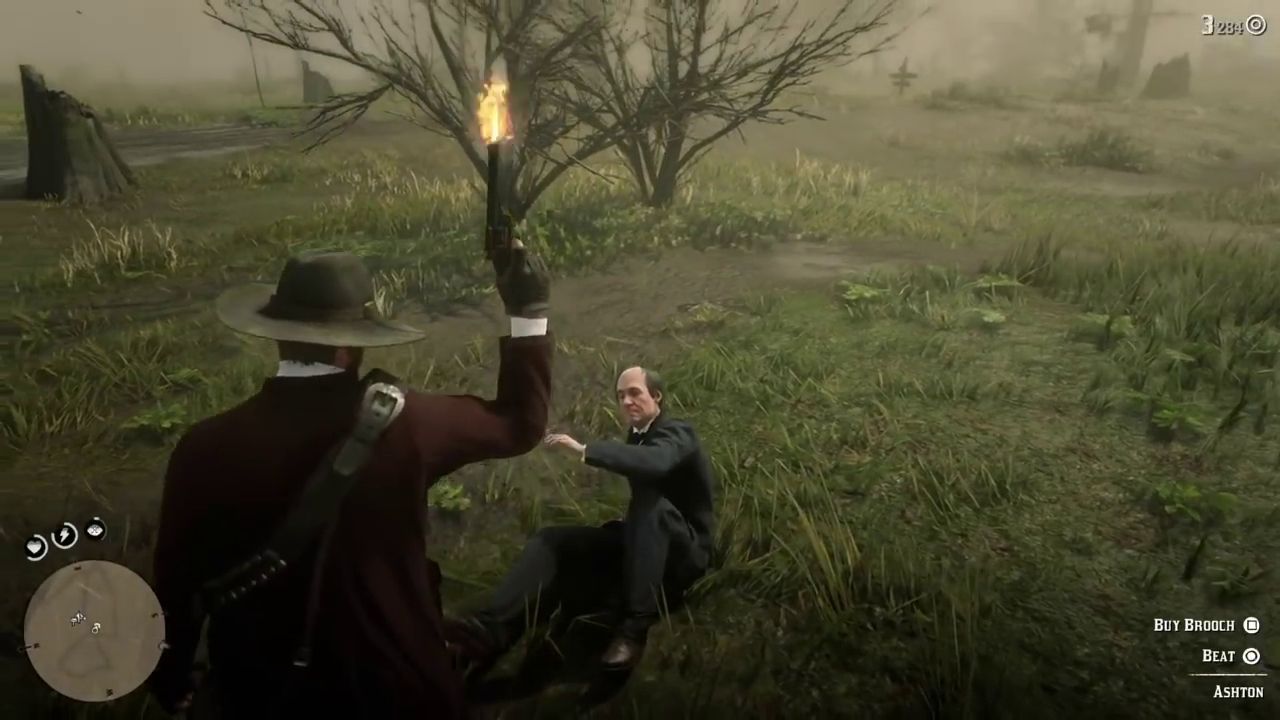Click the square button icon next to Buy Brooch
The width and height of the screenshot is (1280, 720).
[x=1252, y=625]
